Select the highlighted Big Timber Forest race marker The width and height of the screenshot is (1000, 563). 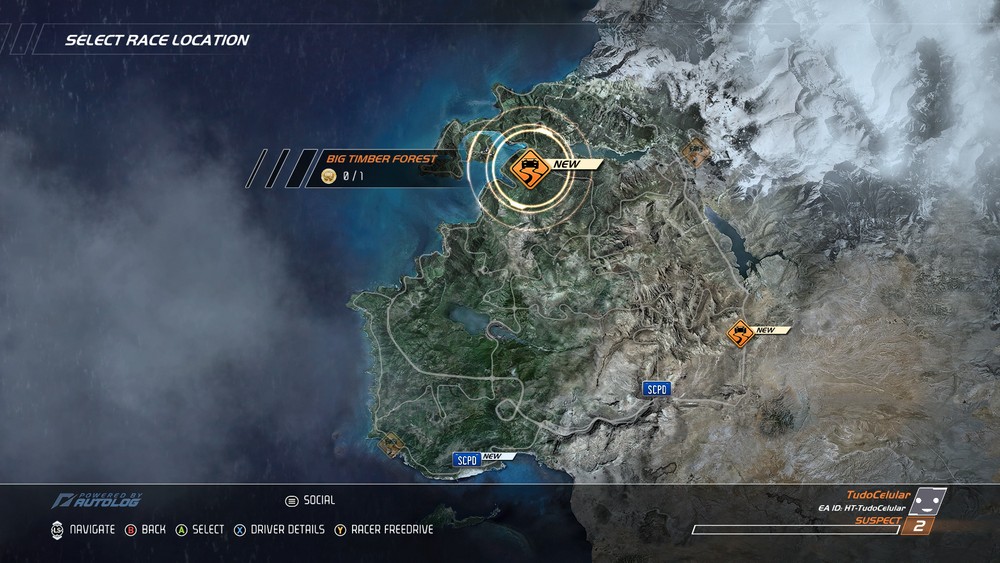tap(526, 169)
